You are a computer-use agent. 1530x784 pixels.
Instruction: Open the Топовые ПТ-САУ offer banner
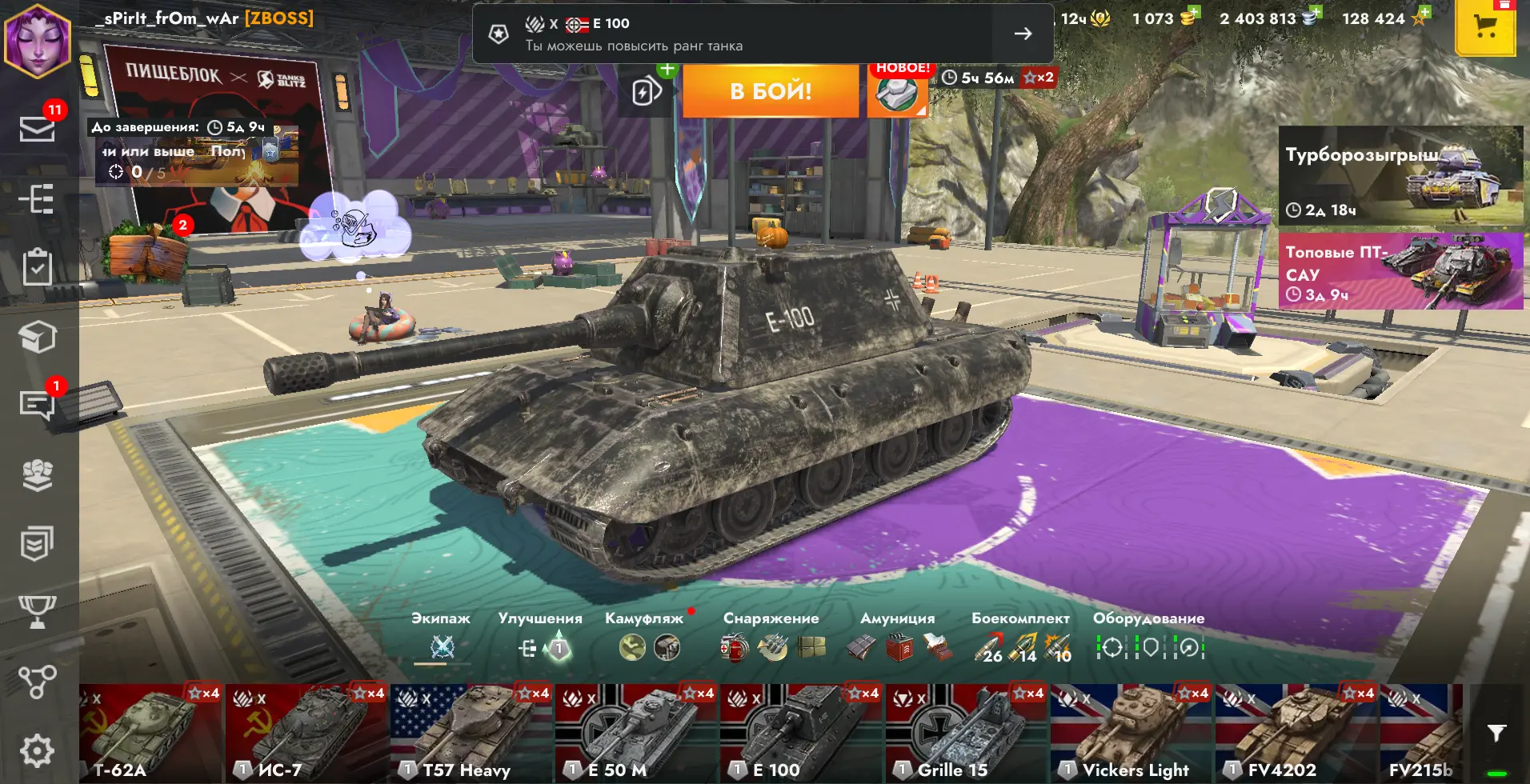(x=1400, y=271)
